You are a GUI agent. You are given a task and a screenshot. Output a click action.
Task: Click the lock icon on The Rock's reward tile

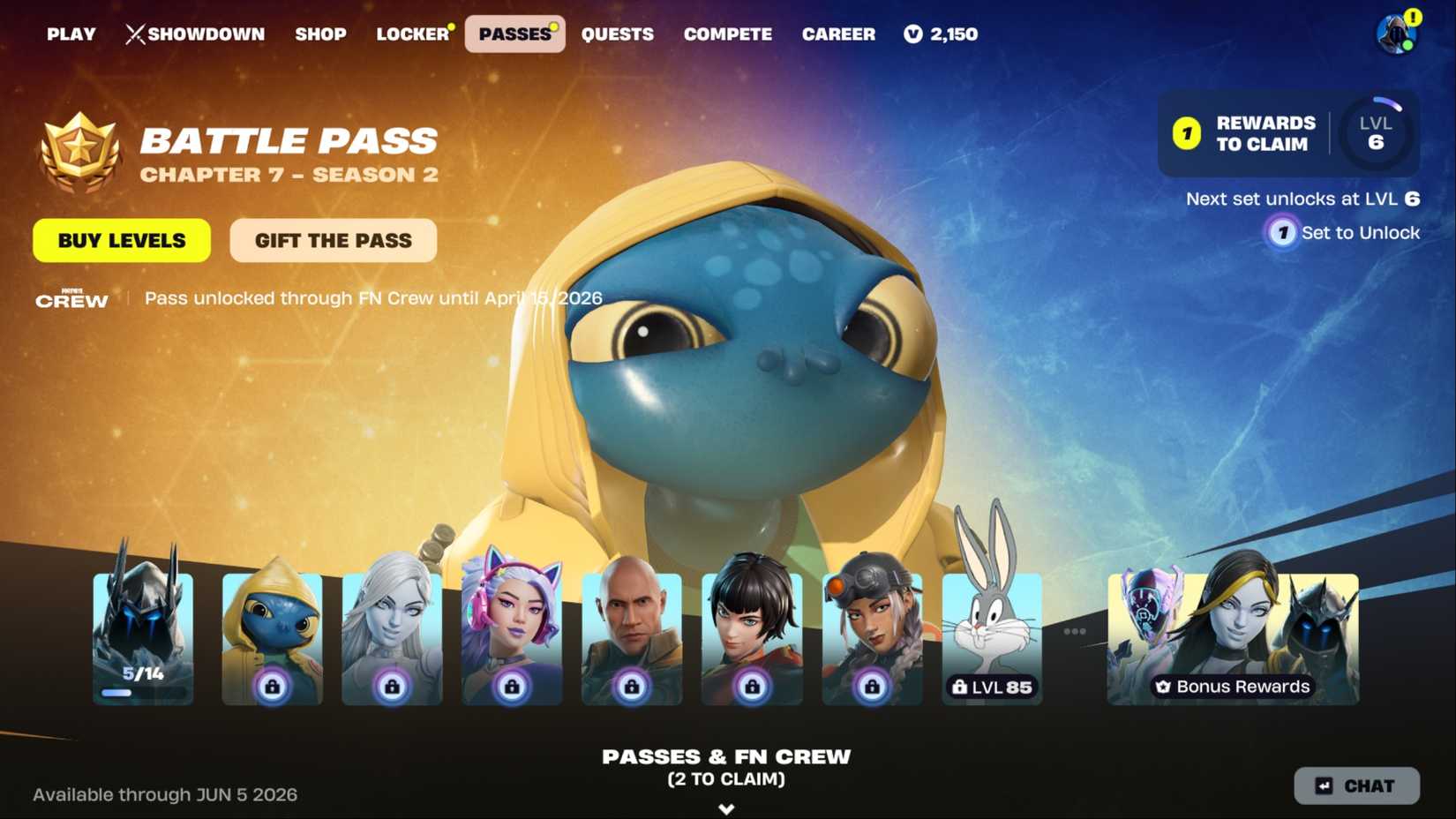[x=632, y=688]
